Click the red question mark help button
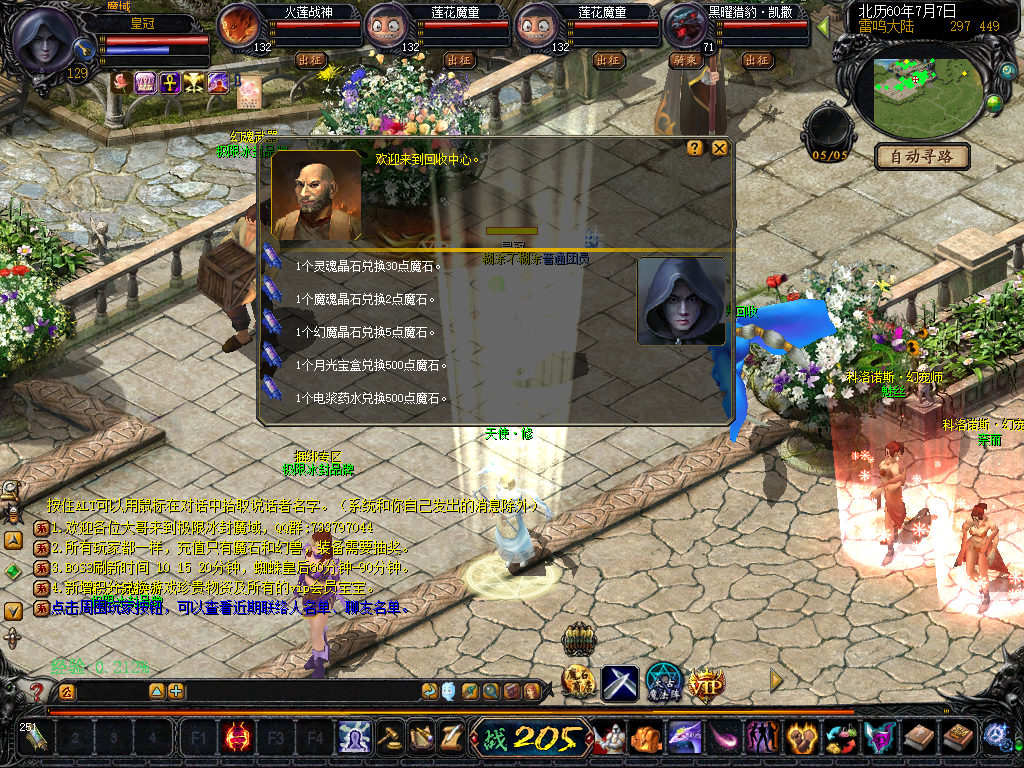This screenshot has width=1024, height=768. [37, 690]
